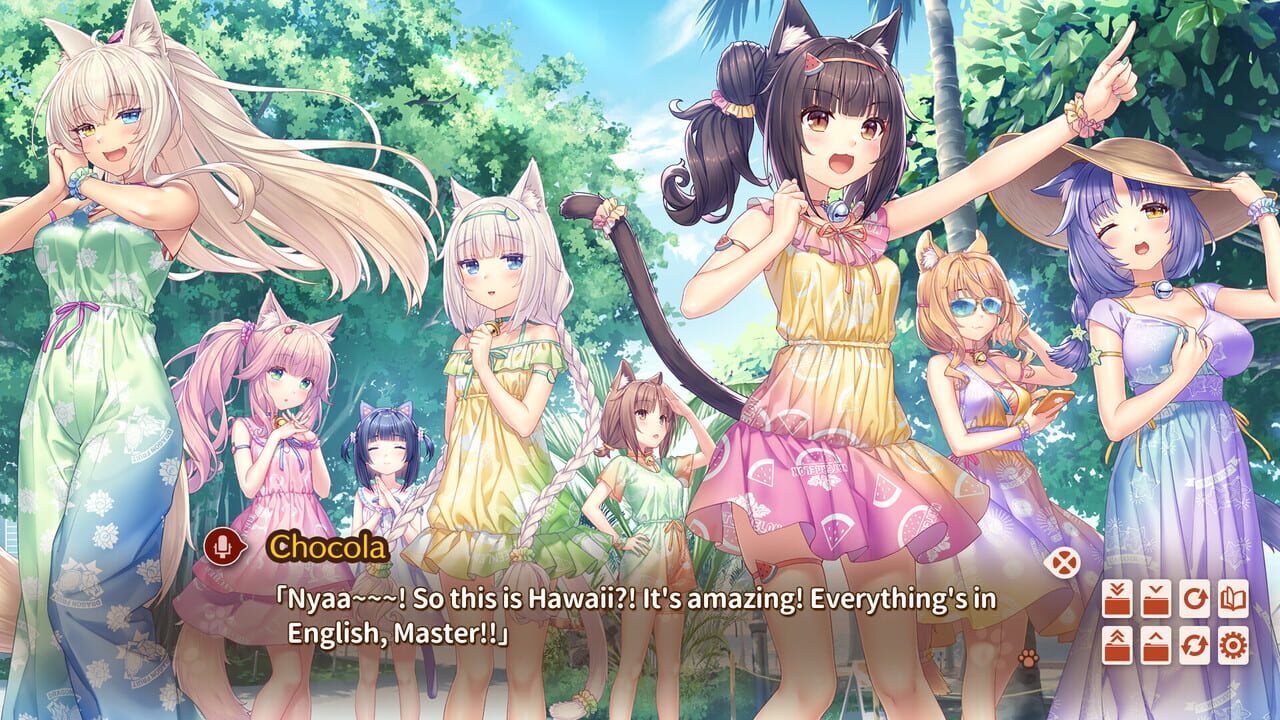Open the backlog with the book icon
Image resolution: width=1280 pixels, height=720 pixels.
pos(1233,598)
